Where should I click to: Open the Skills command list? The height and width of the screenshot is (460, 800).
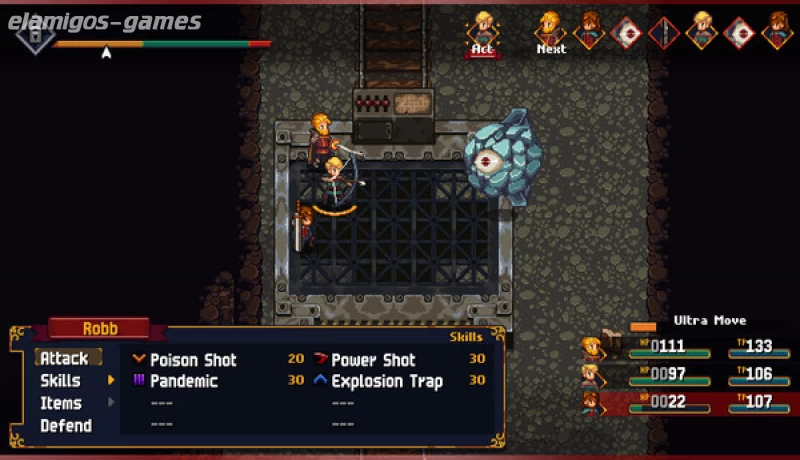point(61,381)
